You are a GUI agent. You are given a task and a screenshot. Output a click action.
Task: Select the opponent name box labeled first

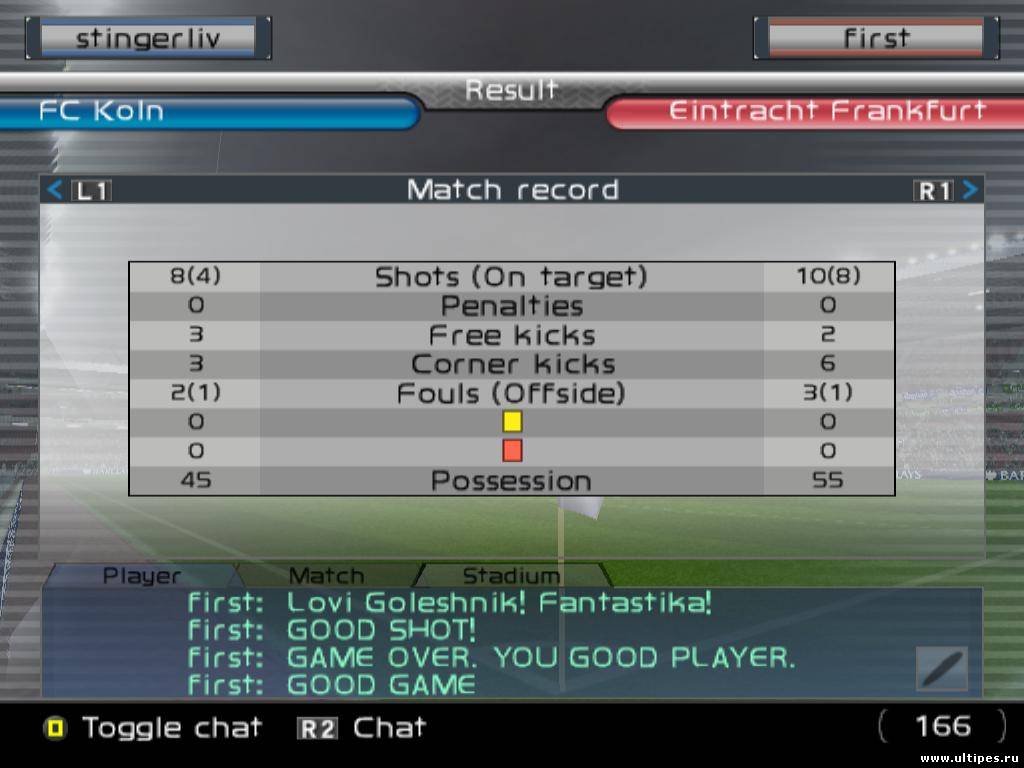876,39
